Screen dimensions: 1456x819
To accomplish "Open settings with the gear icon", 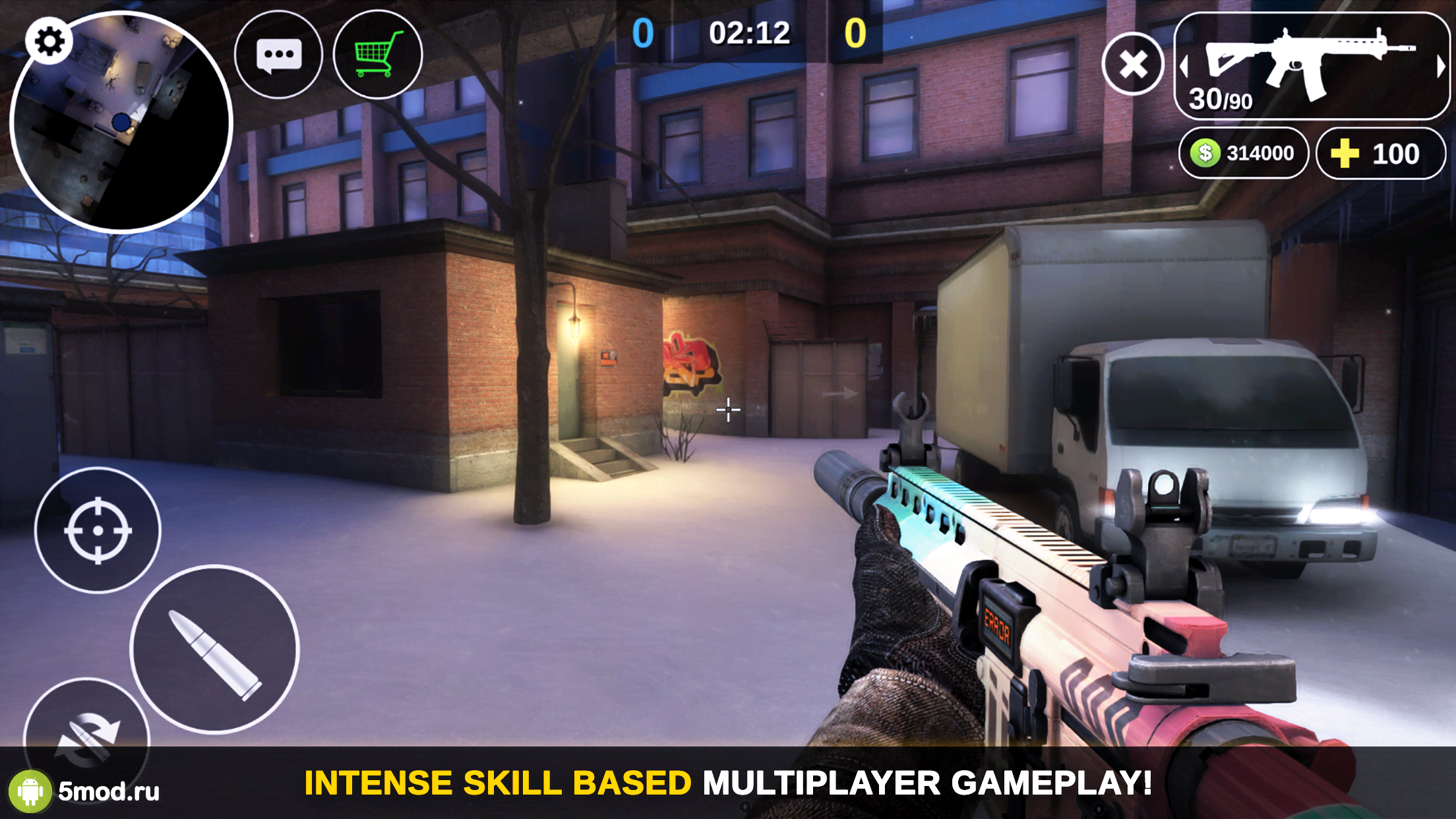I will [49, 42].
